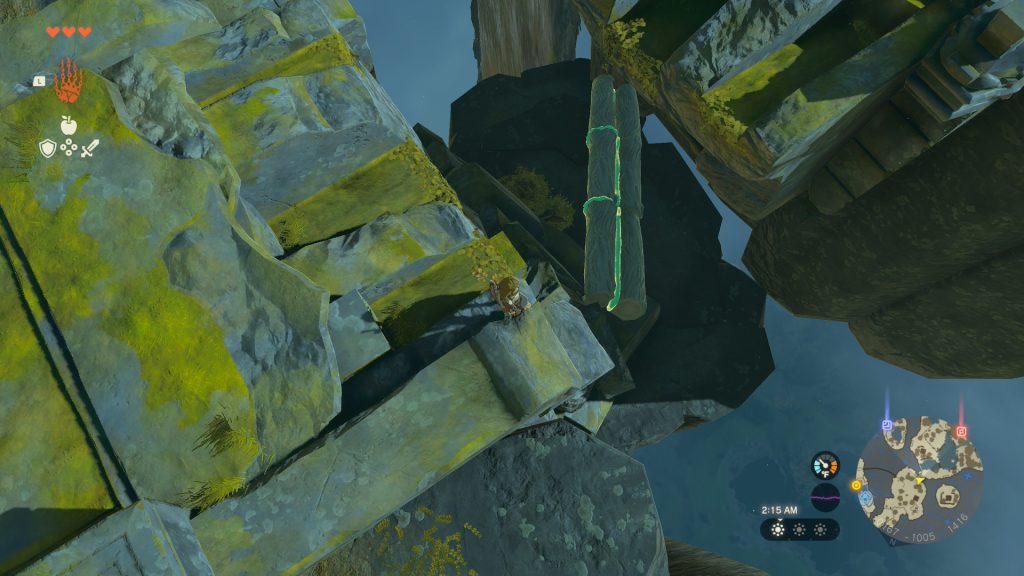Select the purple stamp marker on minimap

click(887, 427)
